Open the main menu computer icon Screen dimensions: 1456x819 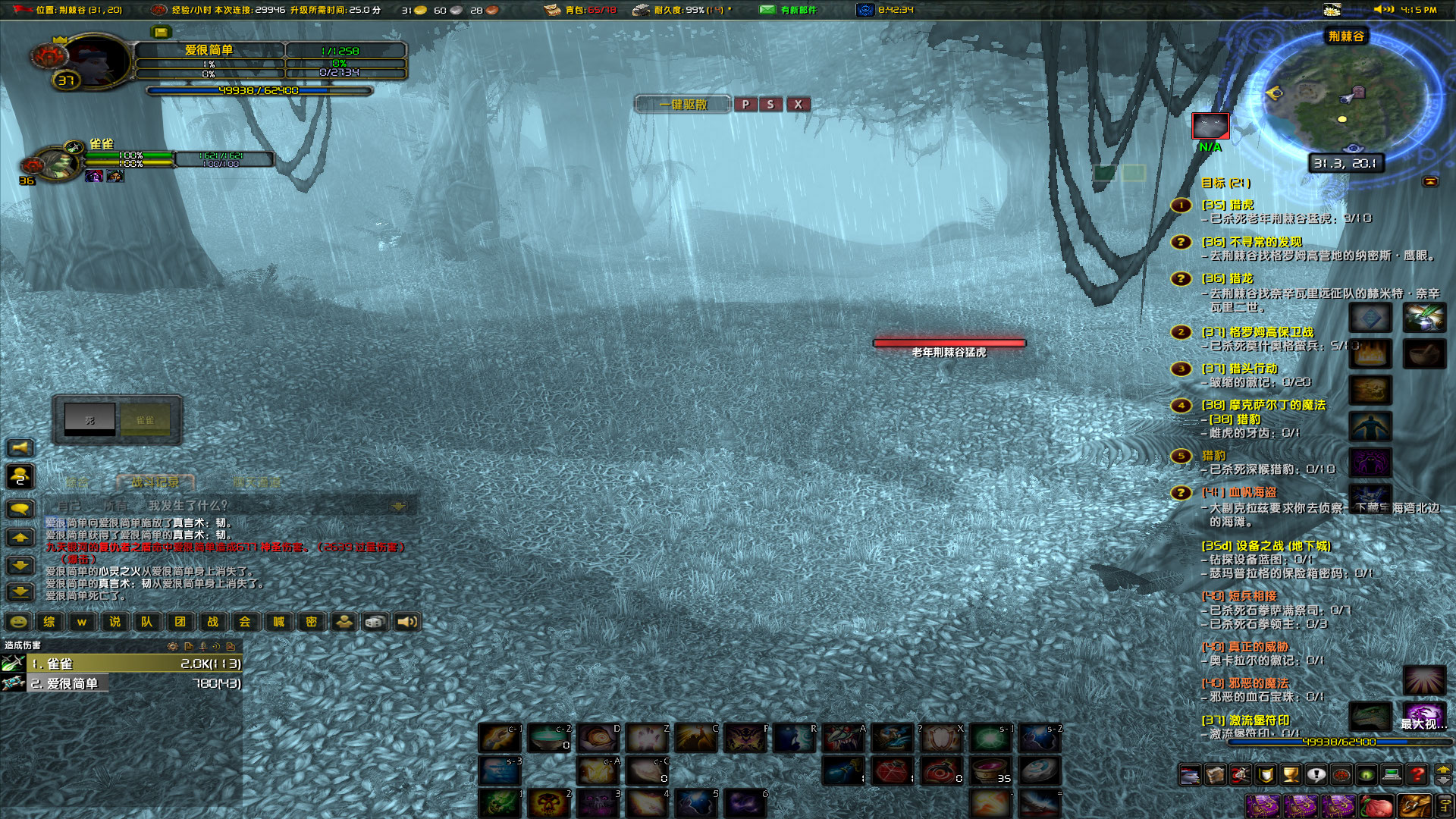tap(1392, 775)
